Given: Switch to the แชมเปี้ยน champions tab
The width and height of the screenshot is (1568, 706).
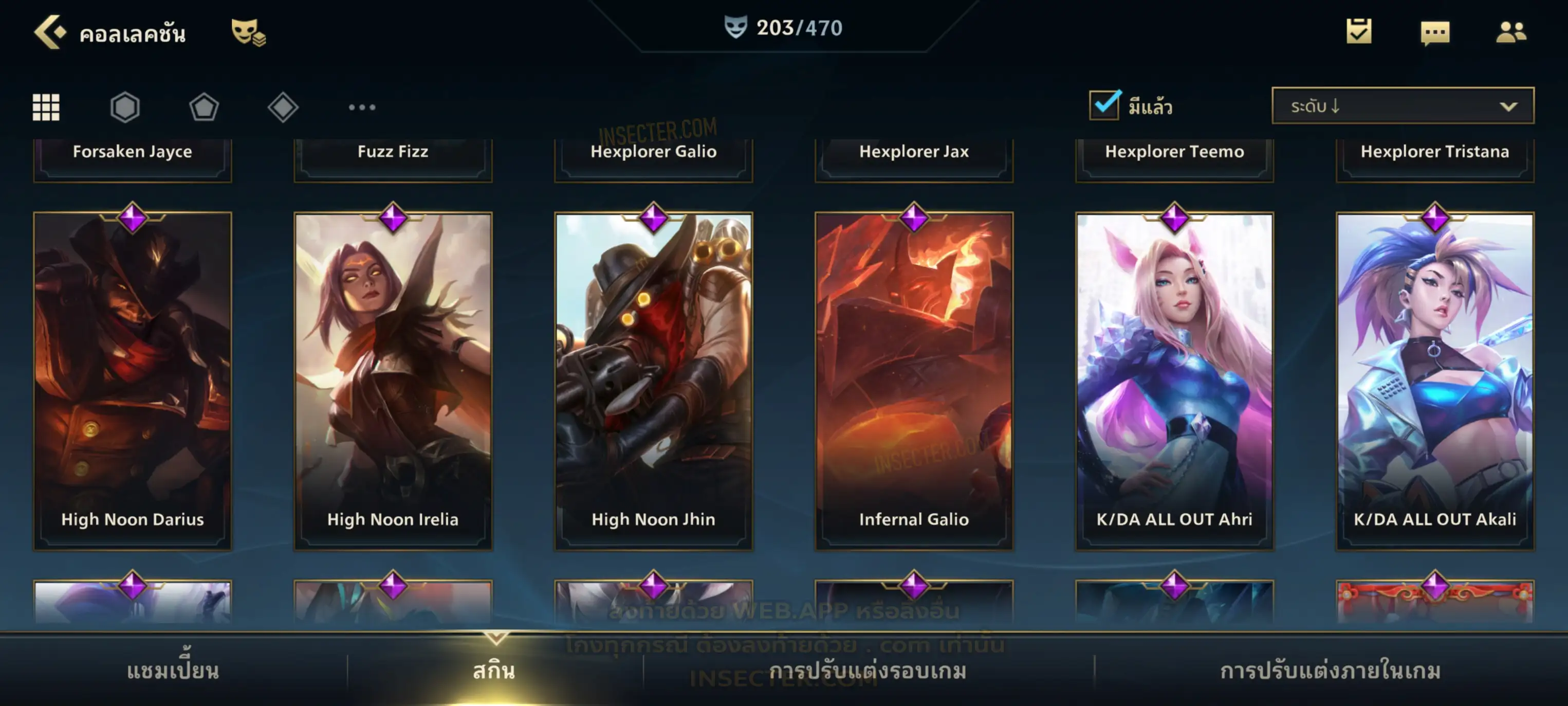Looking at the screenshot, I should (173, 671).
